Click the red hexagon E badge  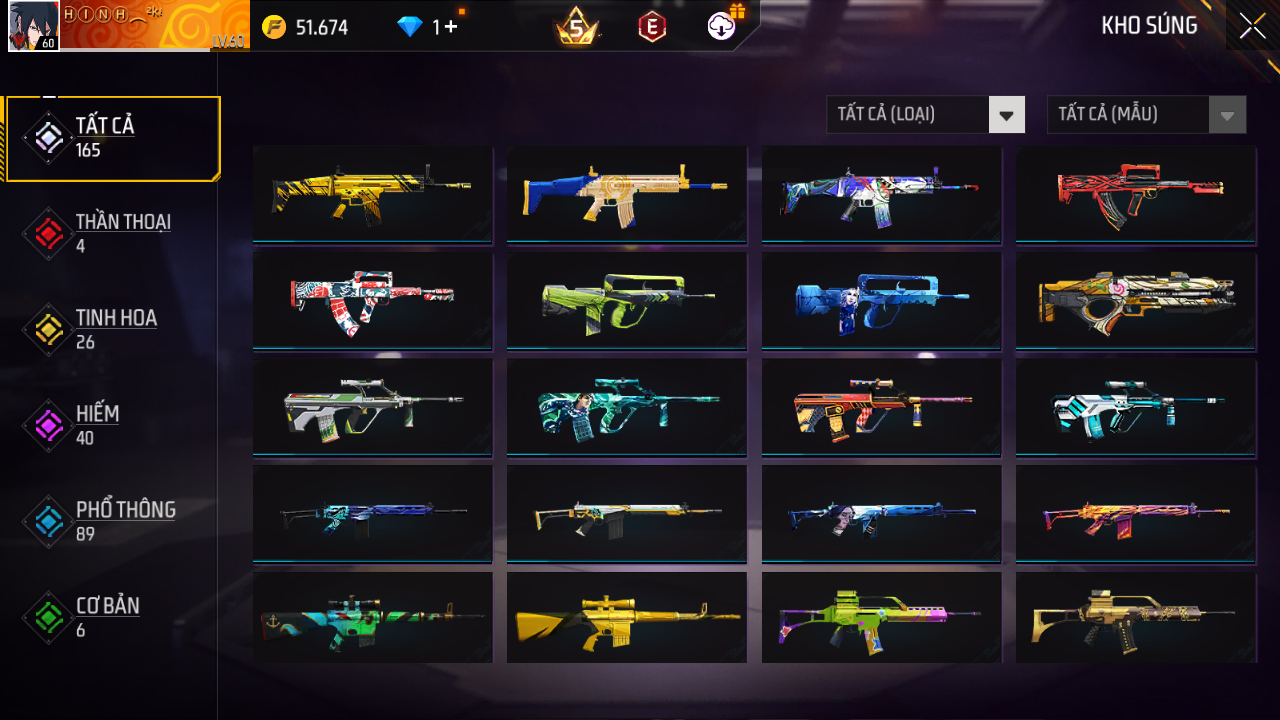coord(652,28)
